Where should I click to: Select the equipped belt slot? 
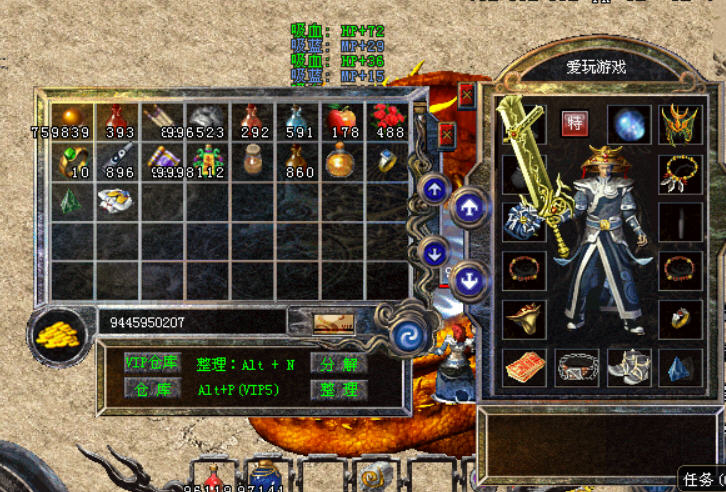pos(577,367)
